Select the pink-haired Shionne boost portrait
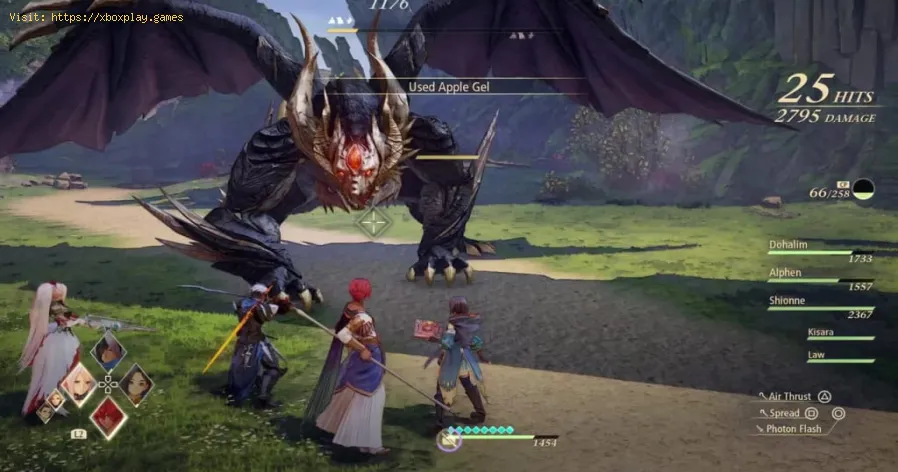This screenshot has width=898, height=472. tap(78, 383)
